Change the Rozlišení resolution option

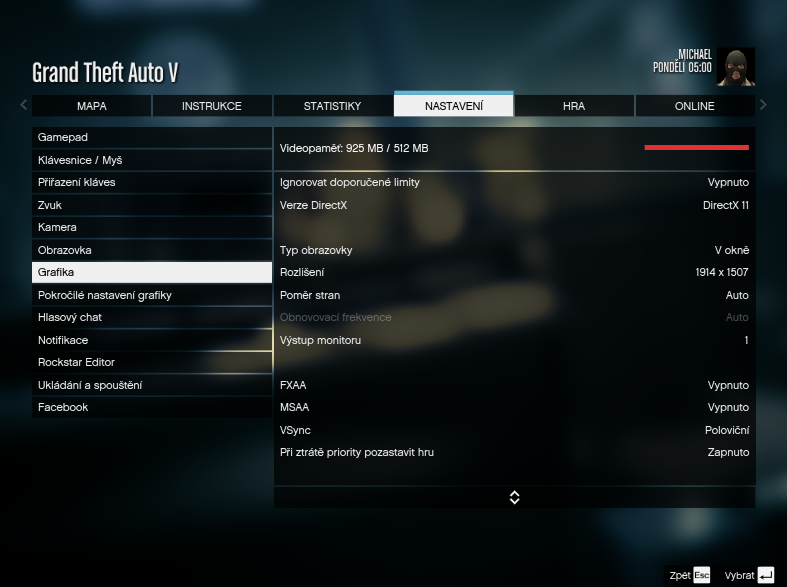pyautogui.click(x=514, y=272)
